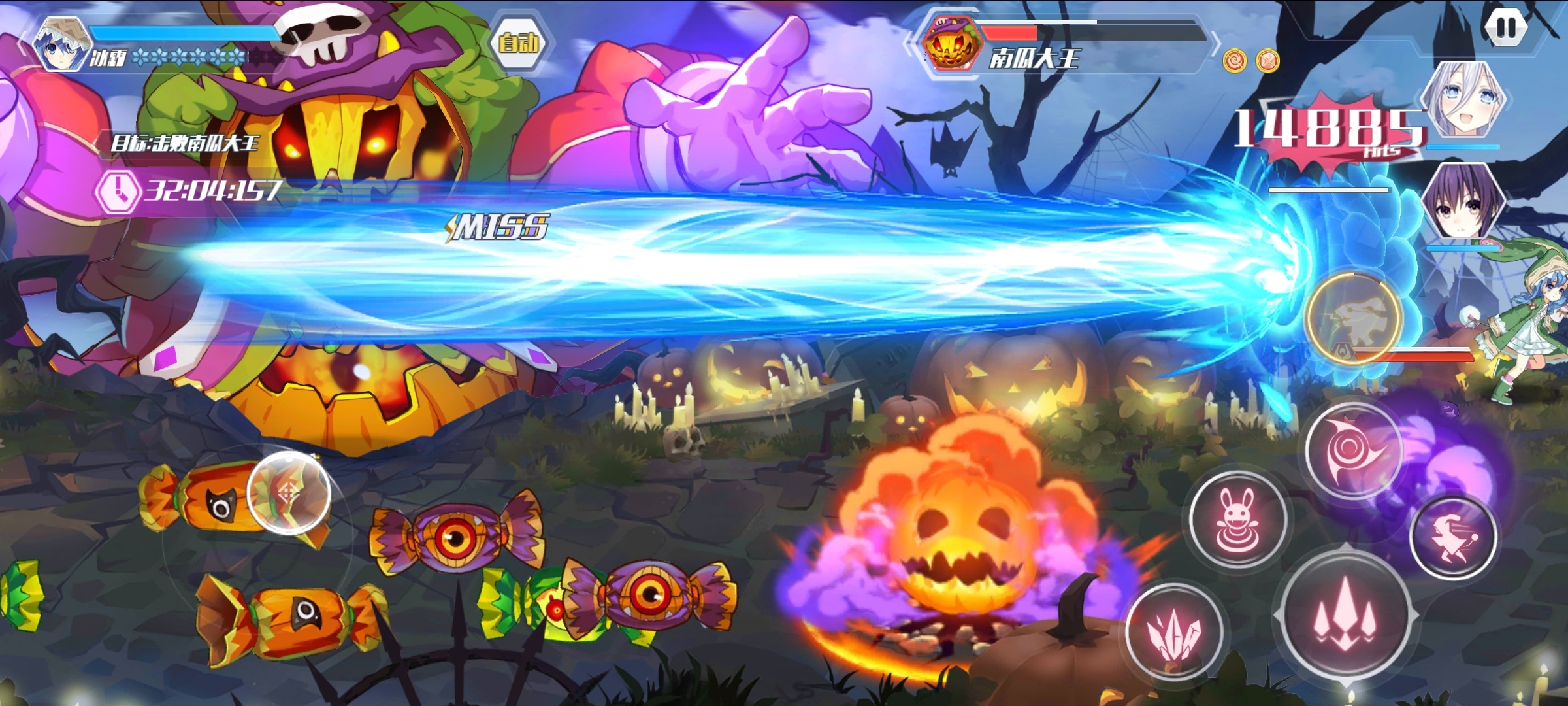Activate the rabbit puppet skill
Image resolution: width=1568 pixels, height=706 pixels.
pos(1237,518)
